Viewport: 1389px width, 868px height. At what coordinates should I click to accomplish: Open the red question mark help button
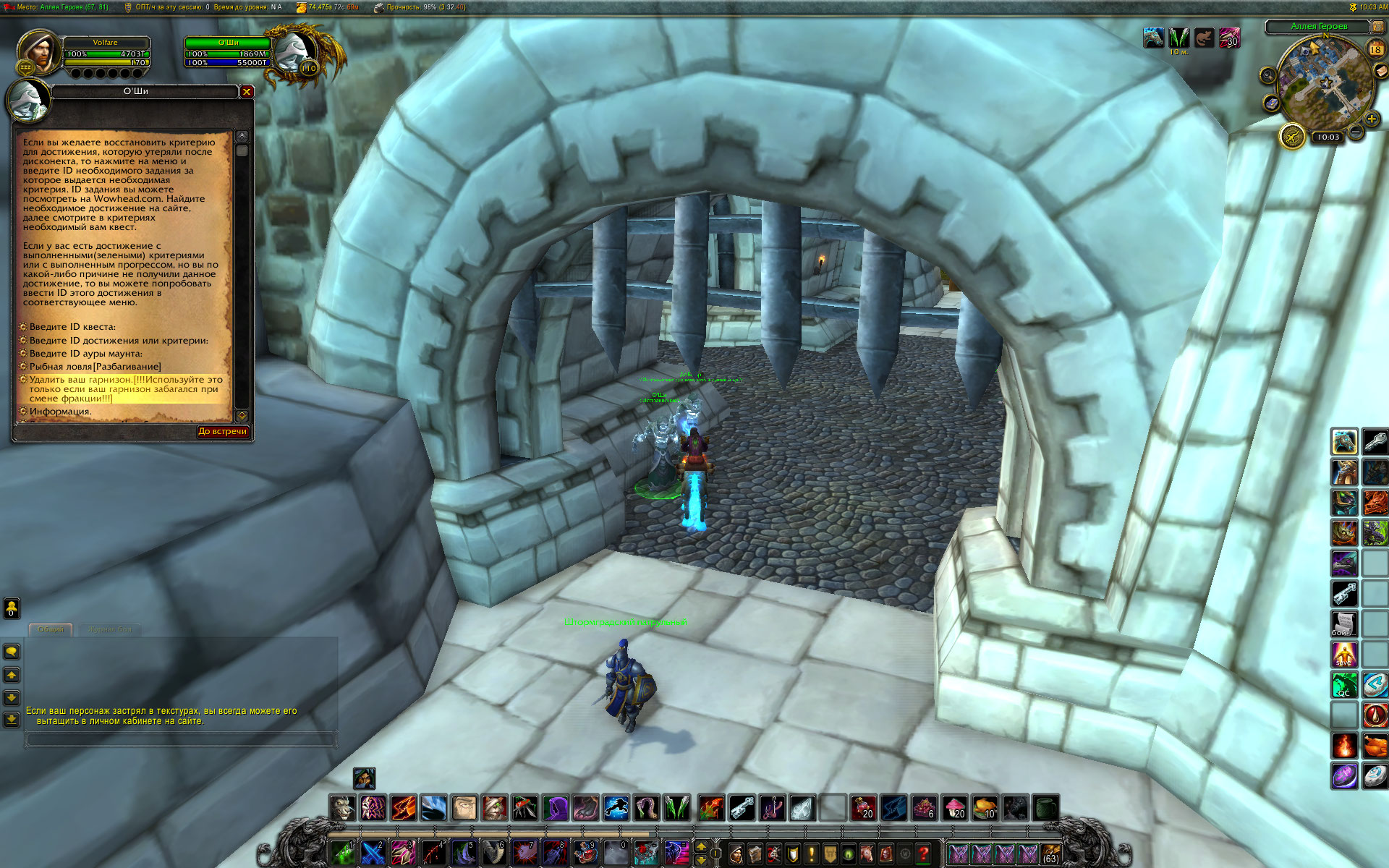[x=923, y=854]
